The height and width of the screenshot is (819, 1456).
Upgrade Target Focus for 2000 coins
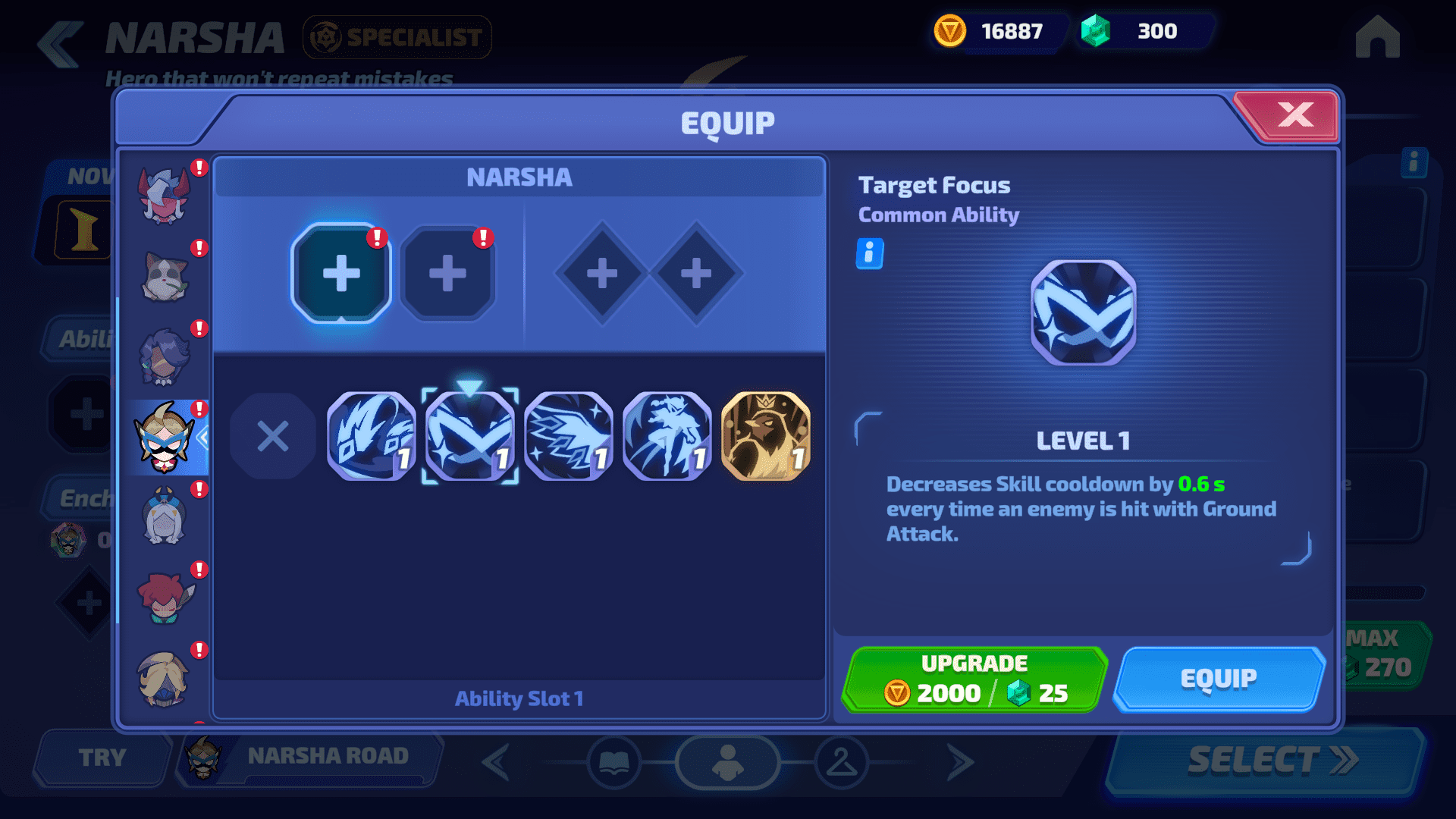coord(975,679)
